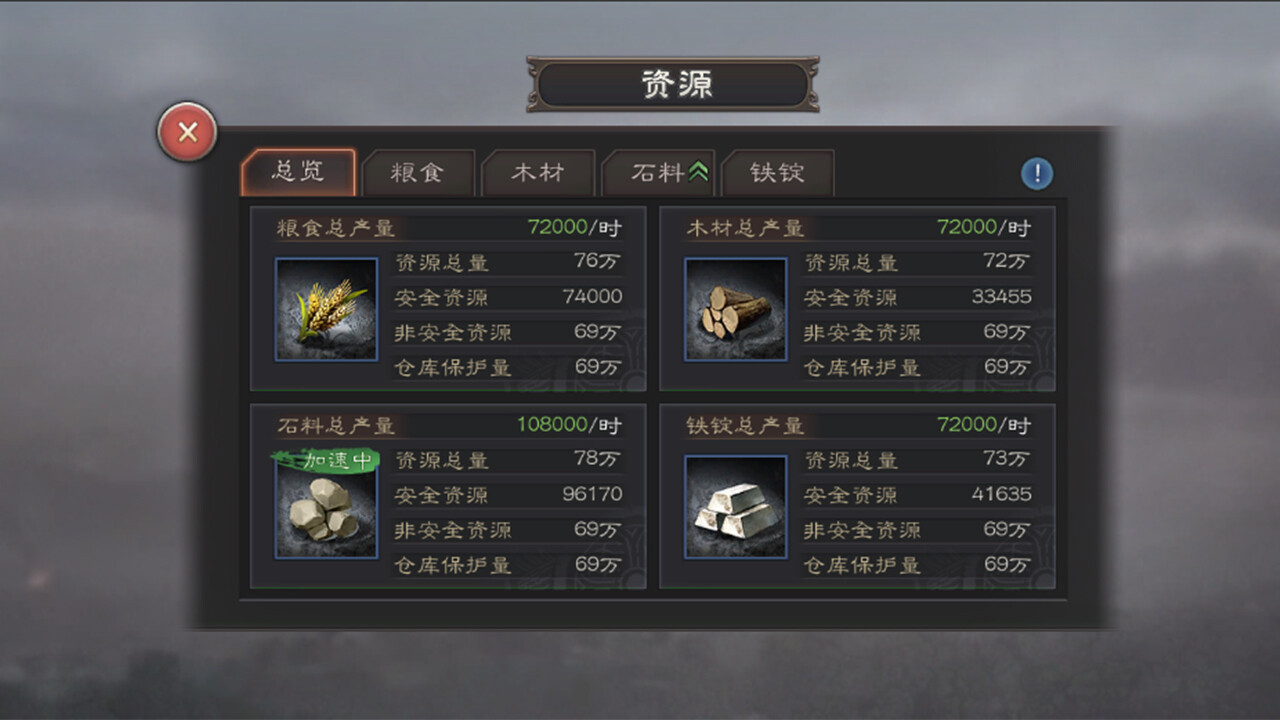1280x720 pixels.
Task: Click the iron ingots icon
Action: [736, 505]
